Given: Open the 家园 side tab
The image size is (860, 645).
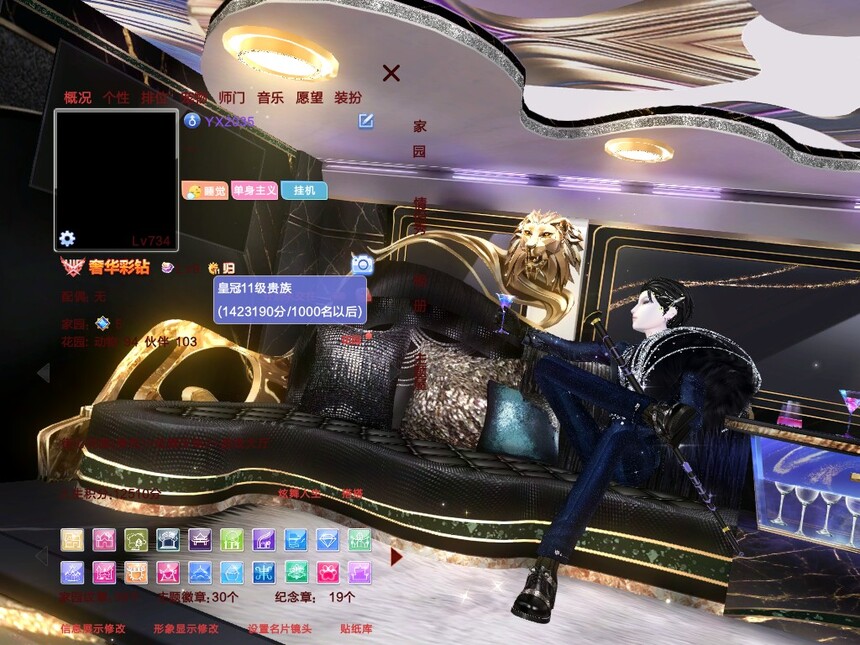Looking at the screenshot, I should coord(420,138).
